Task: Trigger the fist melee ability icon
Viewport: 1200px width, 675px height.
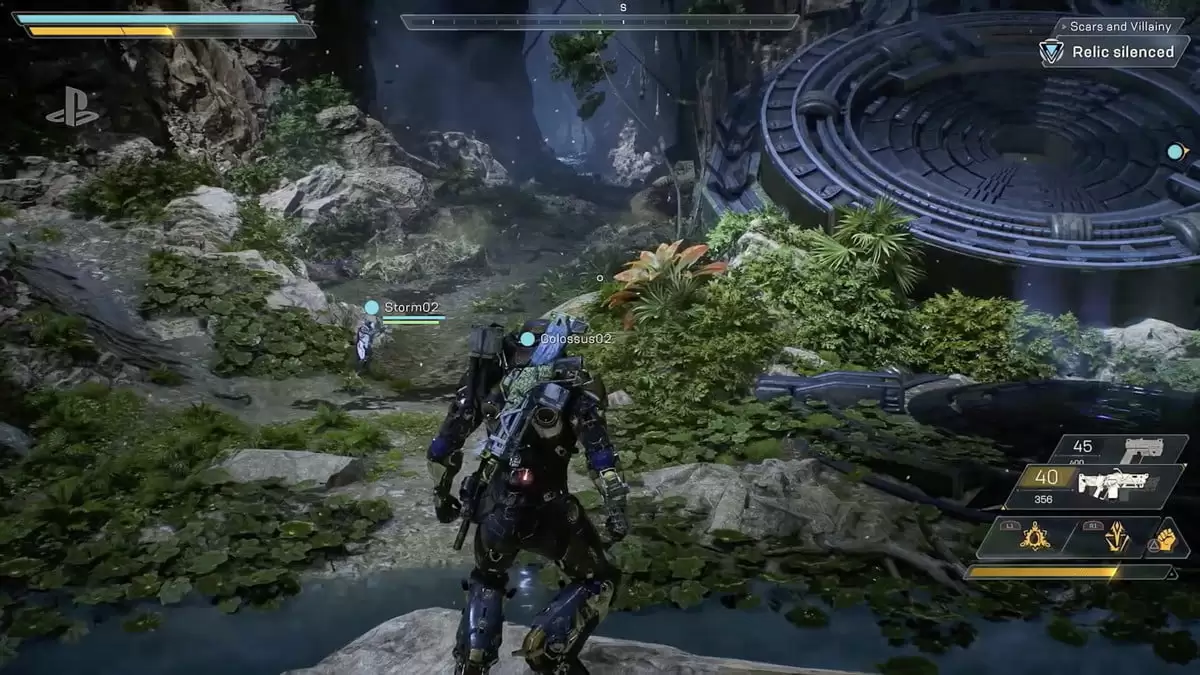Action: 1167,538
